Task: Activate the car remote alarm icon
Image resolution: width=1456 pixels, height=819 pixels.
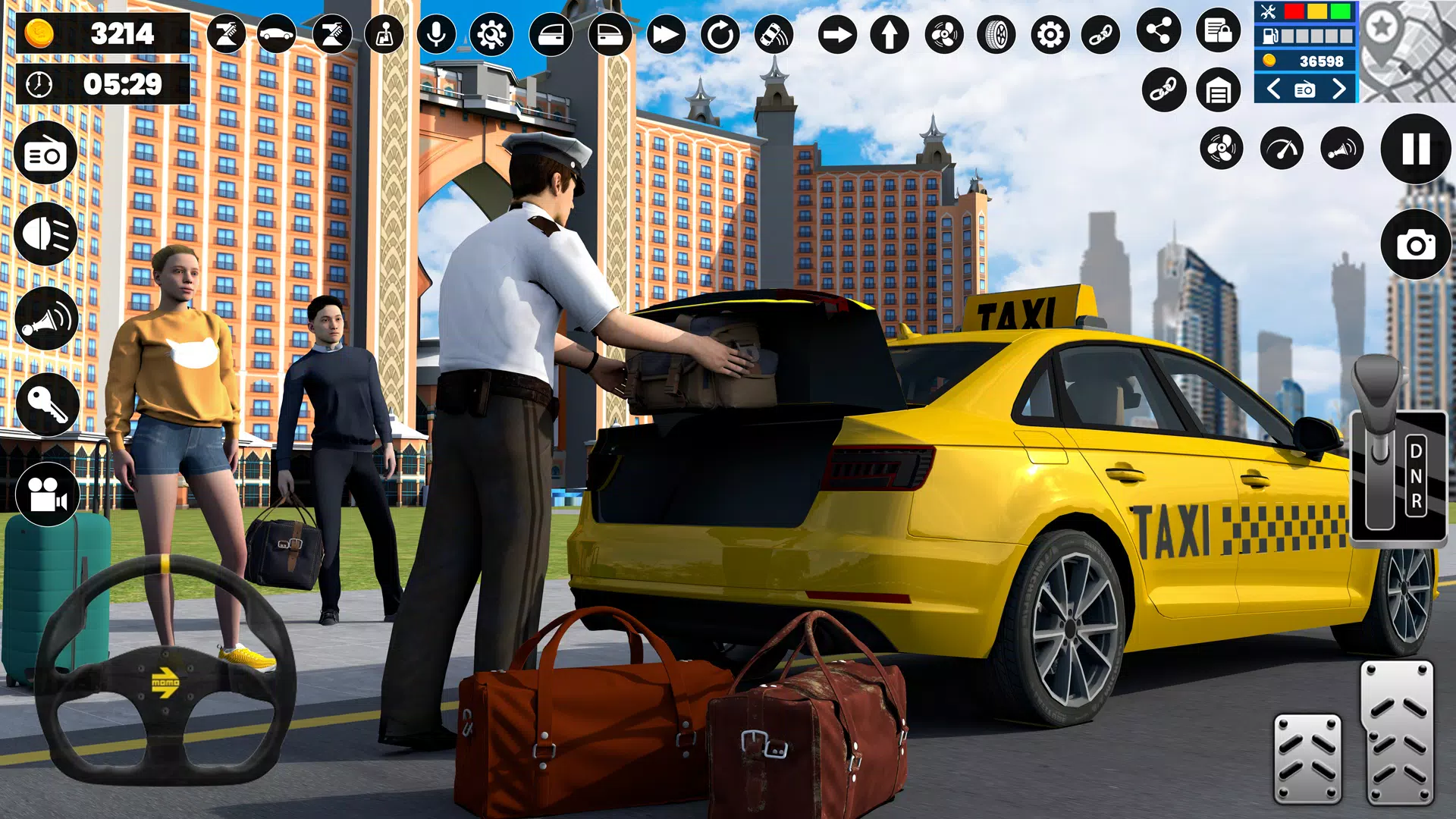Action: tap(773, 34)
